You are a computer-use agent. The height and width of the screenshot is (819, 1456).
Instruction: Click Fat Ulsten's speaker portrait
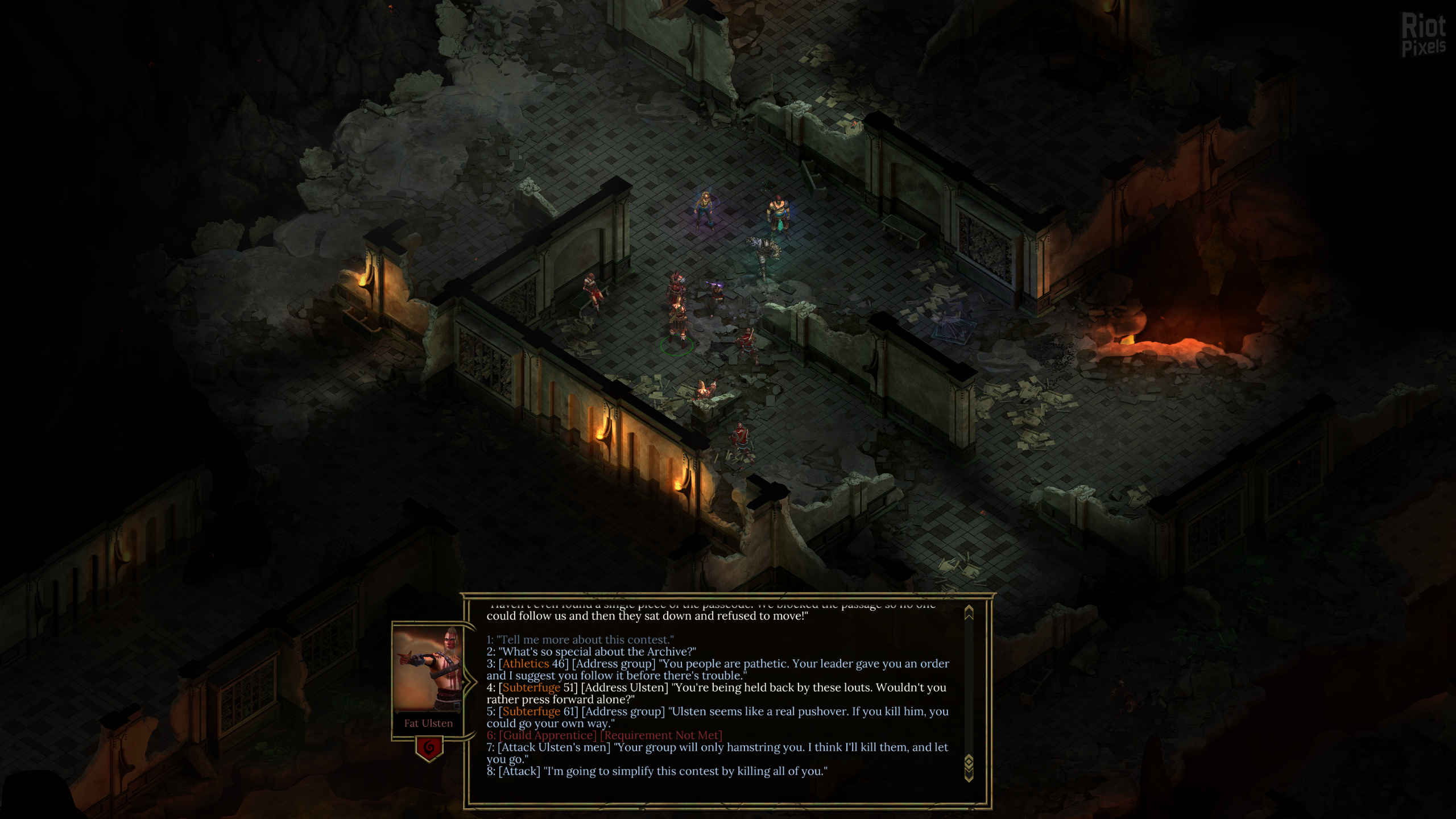[x=428, y=669]
